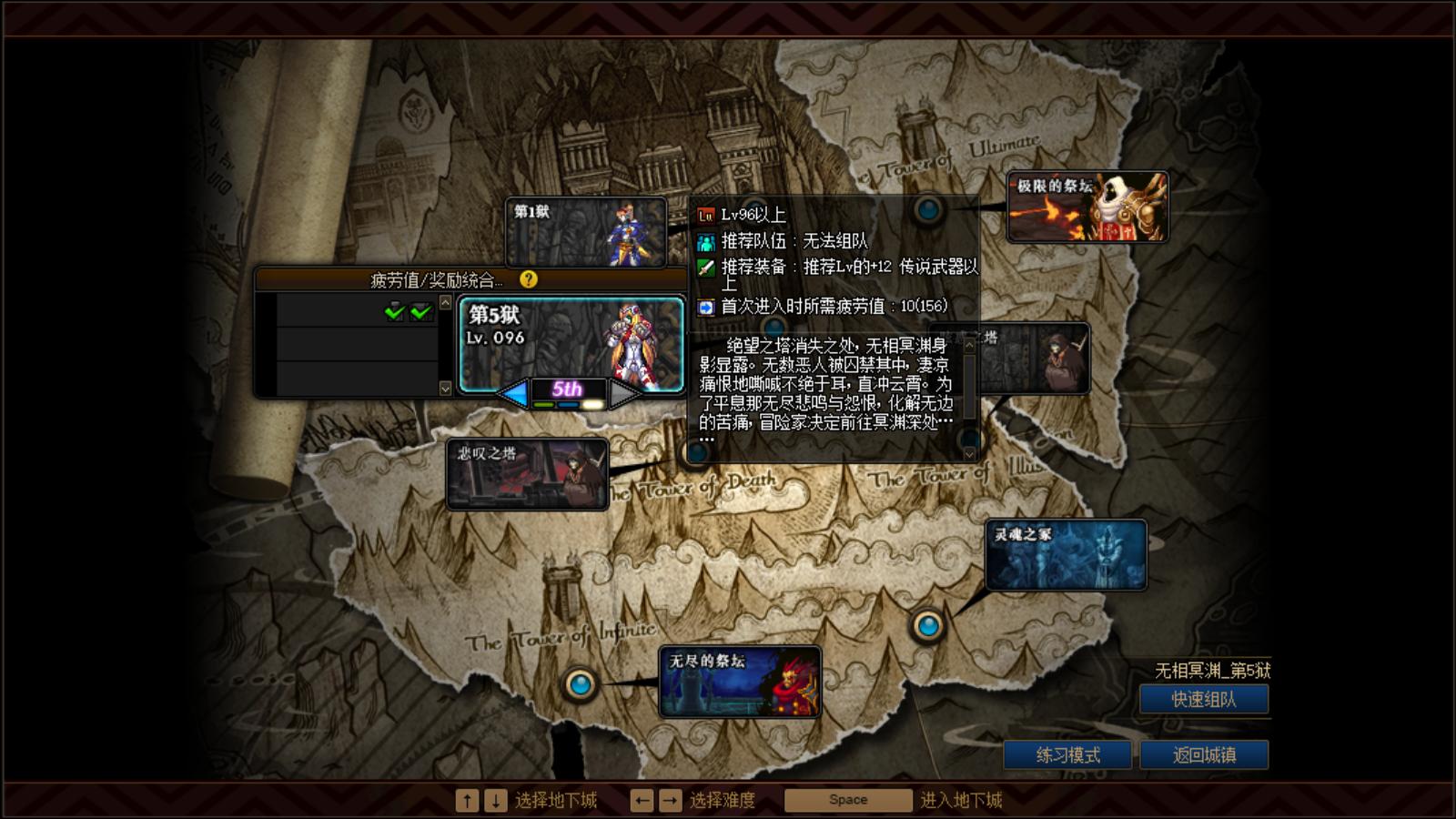The width and height of the screenshot is (1456, 819).
Task: Click the Space key hint for entering dungeon
Action: [847, 799]
